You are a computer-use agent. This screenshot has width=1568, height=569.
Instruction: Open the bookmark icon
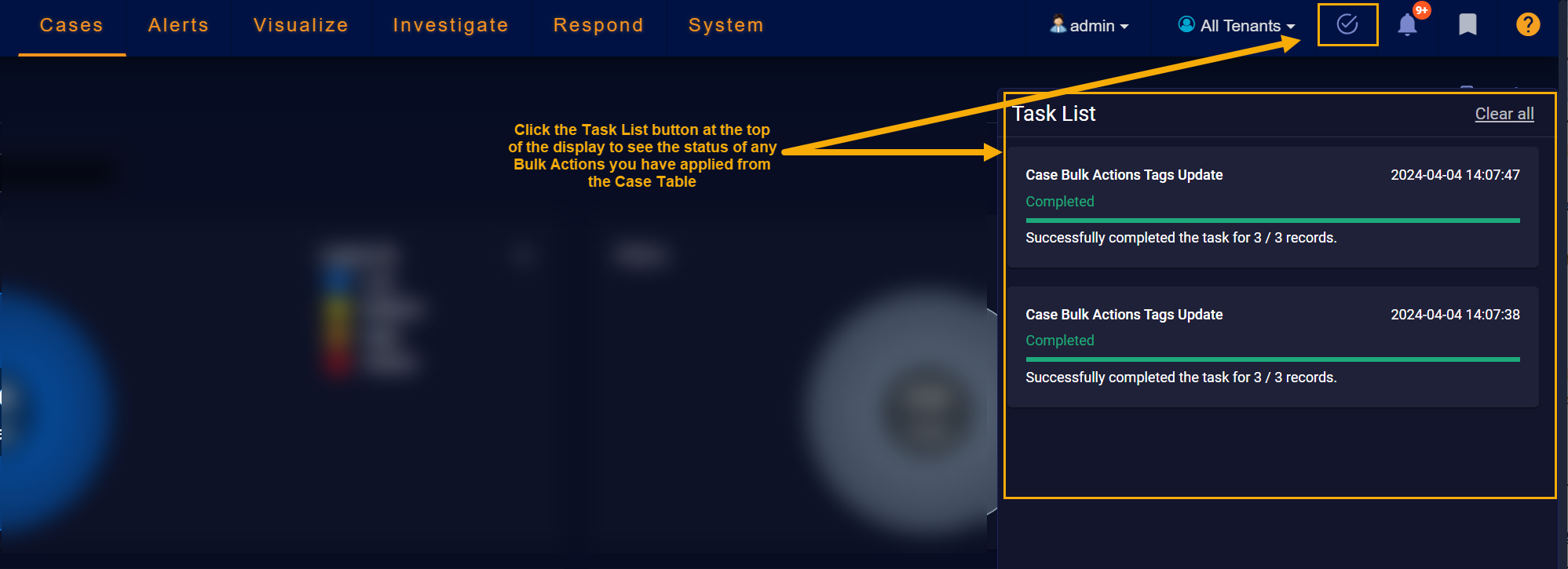point(1467,25)
